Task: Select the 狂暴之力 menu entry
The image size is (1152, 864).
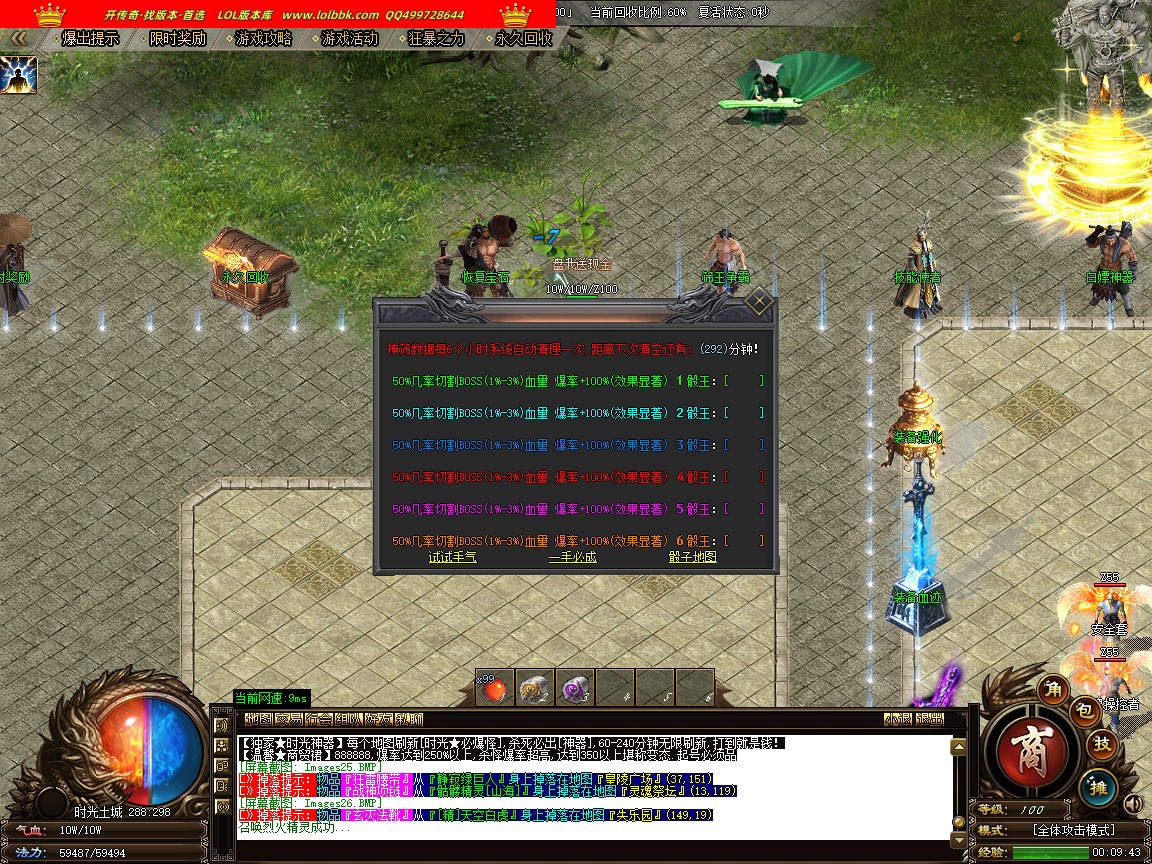Action: click(x=437, y=39)
